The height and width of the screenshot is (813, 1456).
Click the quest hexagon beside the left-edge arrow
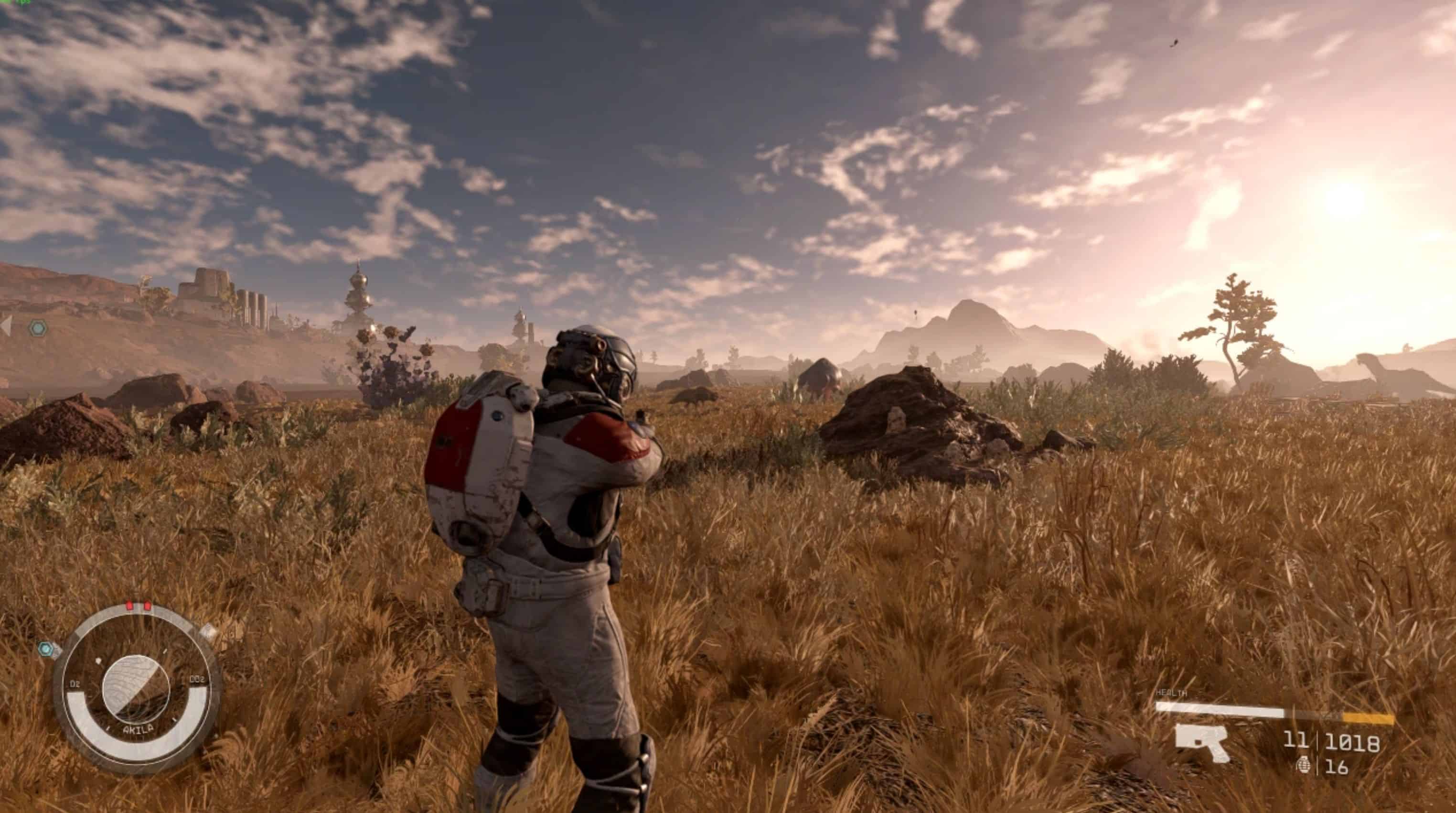38,328
